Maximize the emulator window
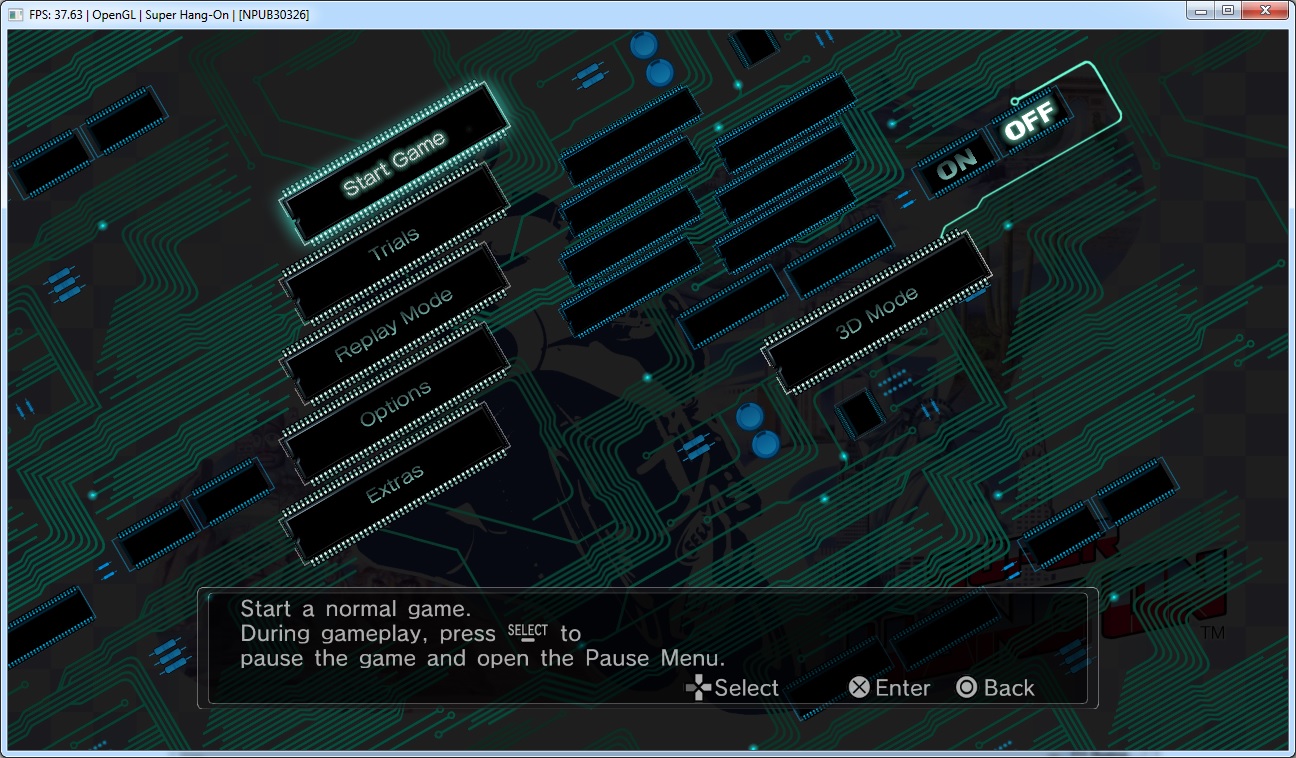This screenshot has height=758, width=1296. pyautogui.click(x=1227, y=10)
